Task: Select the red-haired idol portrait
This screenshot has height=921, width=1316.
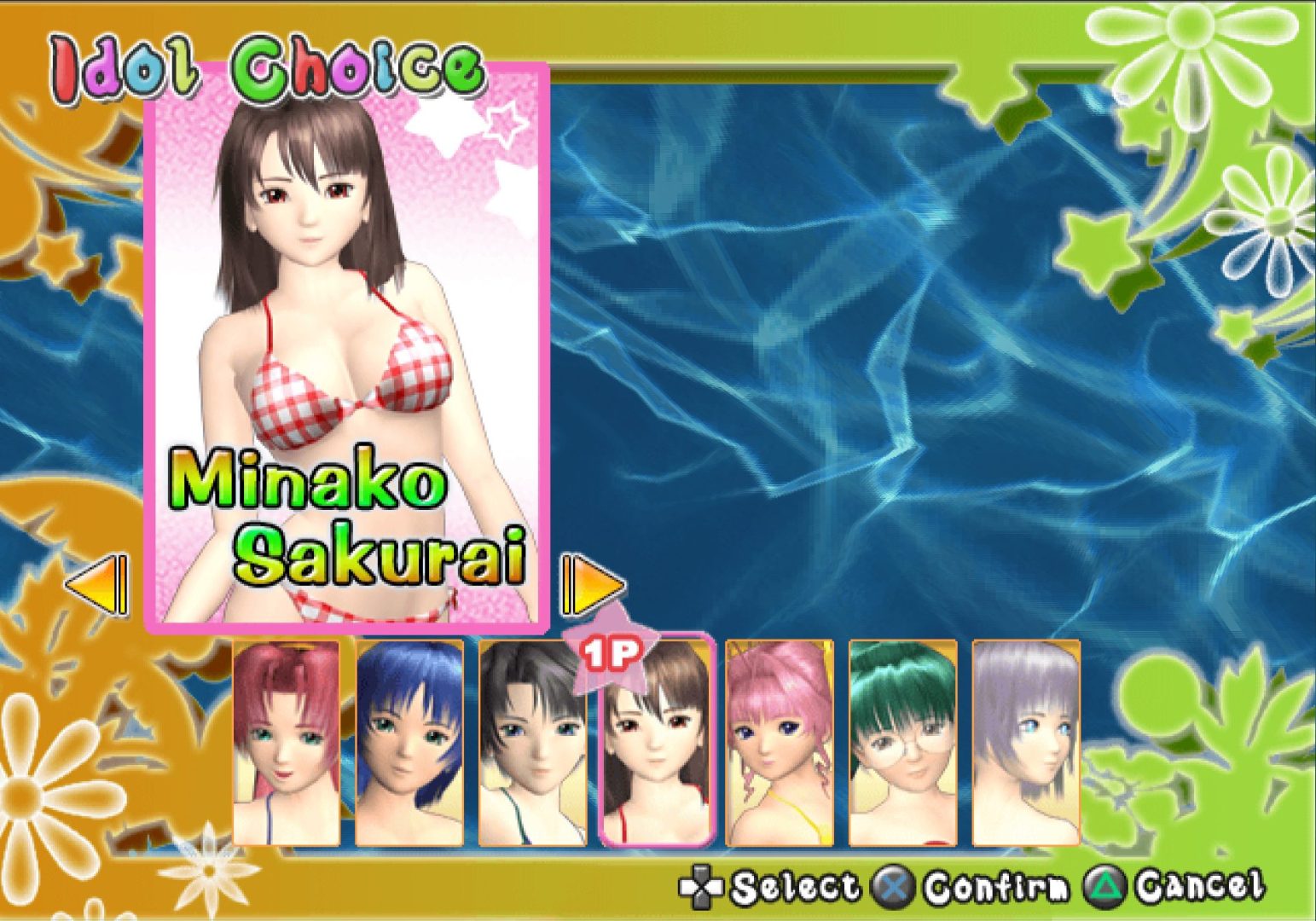Action: 287,743
